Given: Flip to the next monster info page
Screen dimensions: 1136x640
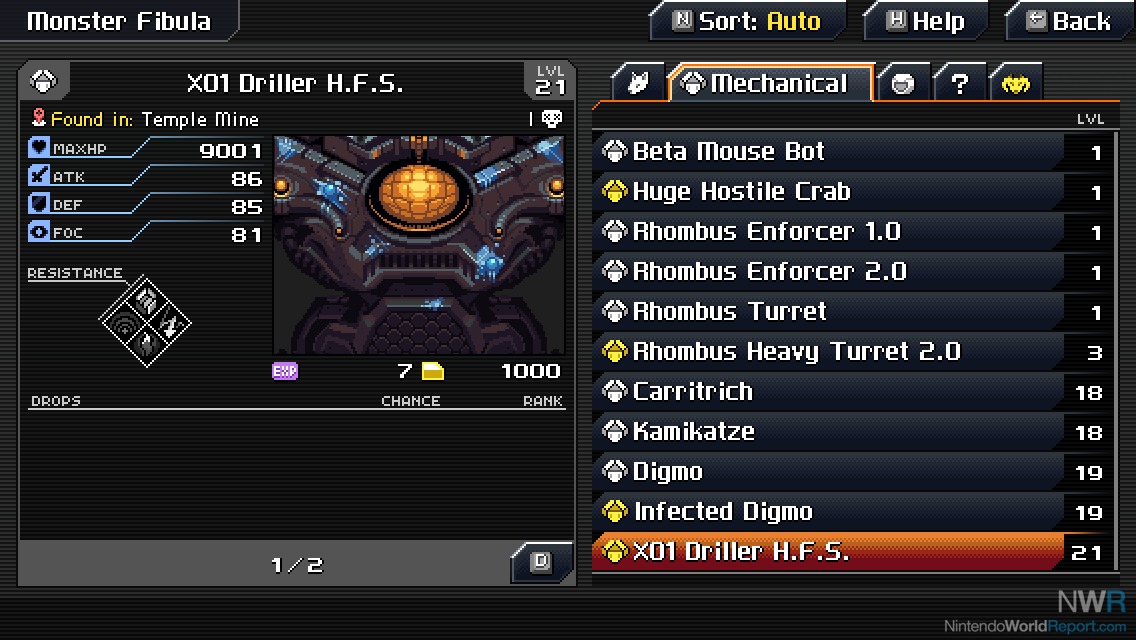Looking at the screenshot, I should pos(541,562).
